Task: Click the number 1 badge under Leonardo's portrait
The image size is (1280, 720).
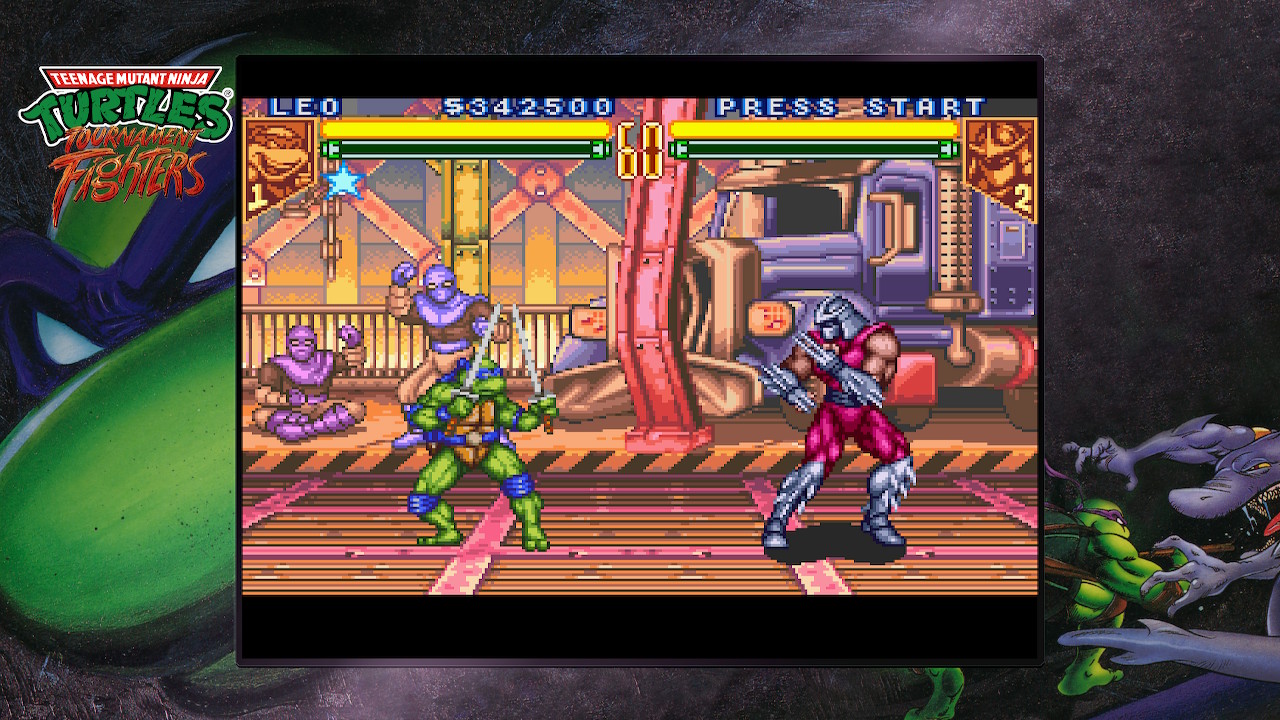Action: 259,195
